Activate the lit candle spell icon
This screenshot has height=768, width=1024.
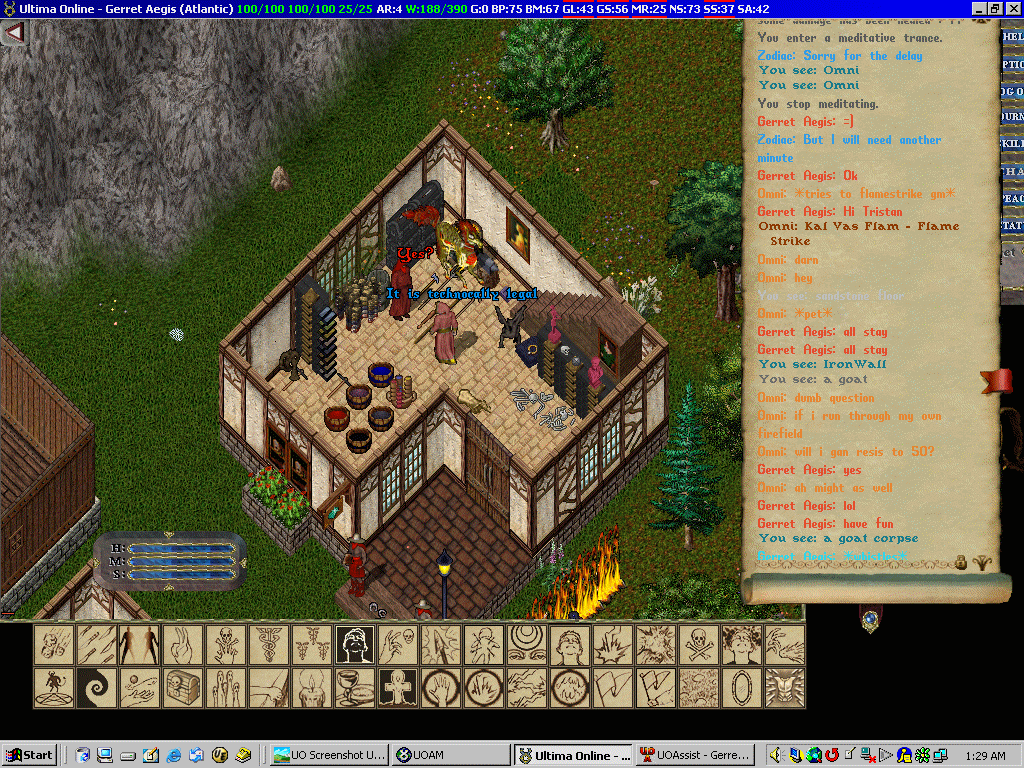[x=312, y=688]
